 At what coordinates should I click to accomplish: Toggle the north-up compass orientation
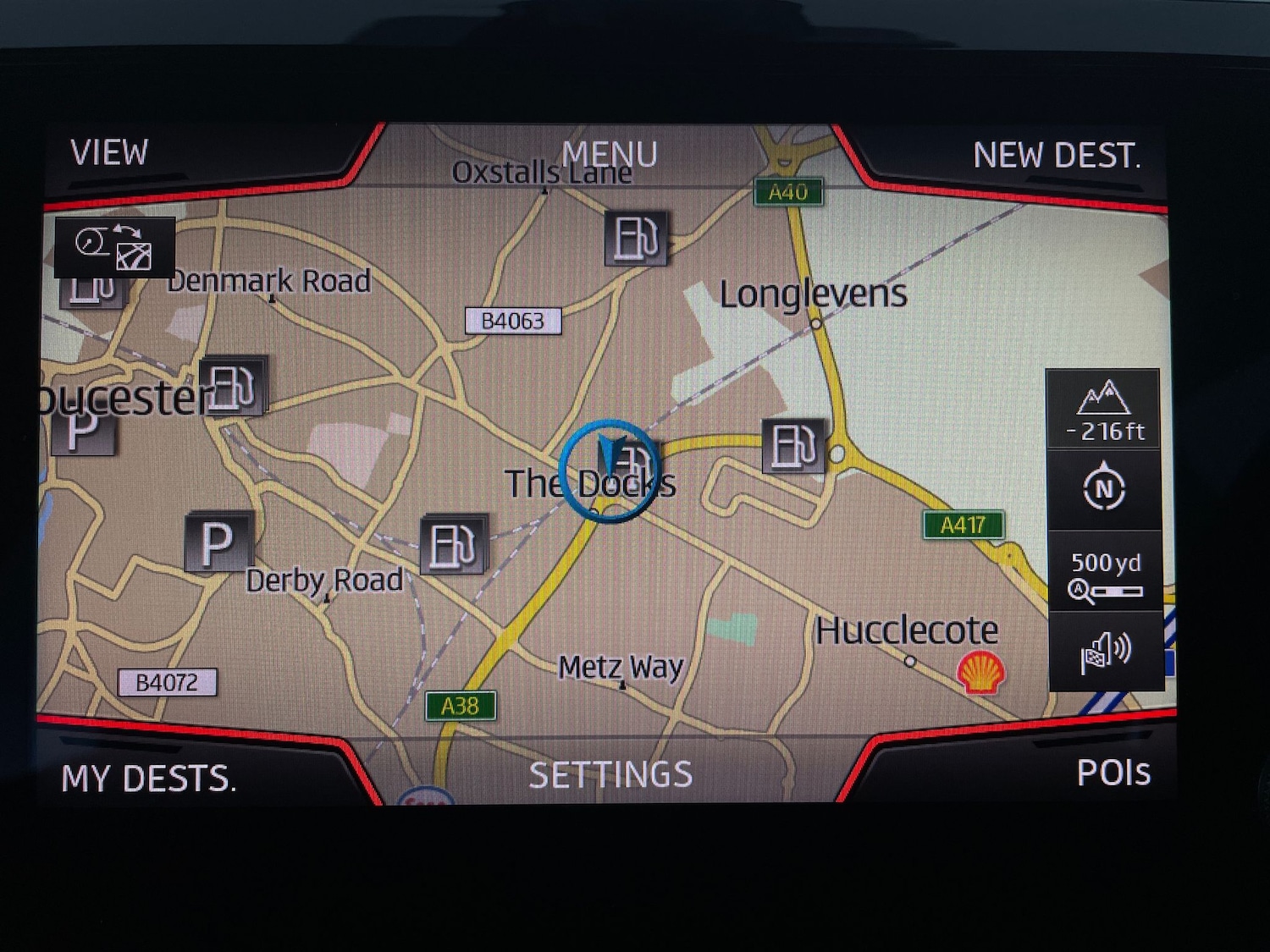pos(1103,488)
